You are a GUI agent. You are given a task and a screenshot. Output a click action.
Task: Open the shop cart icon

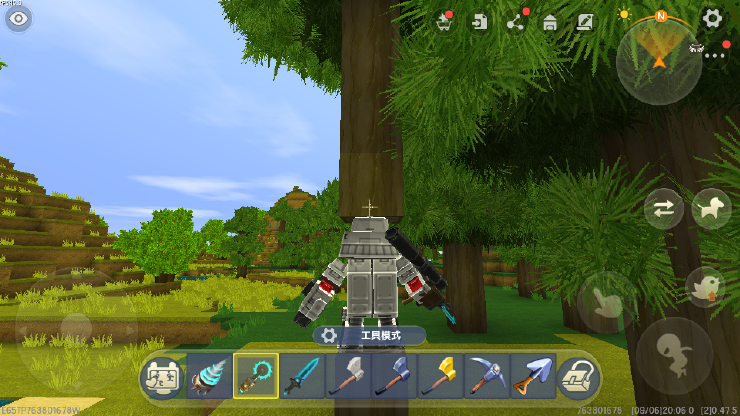[x=444, y=22]
